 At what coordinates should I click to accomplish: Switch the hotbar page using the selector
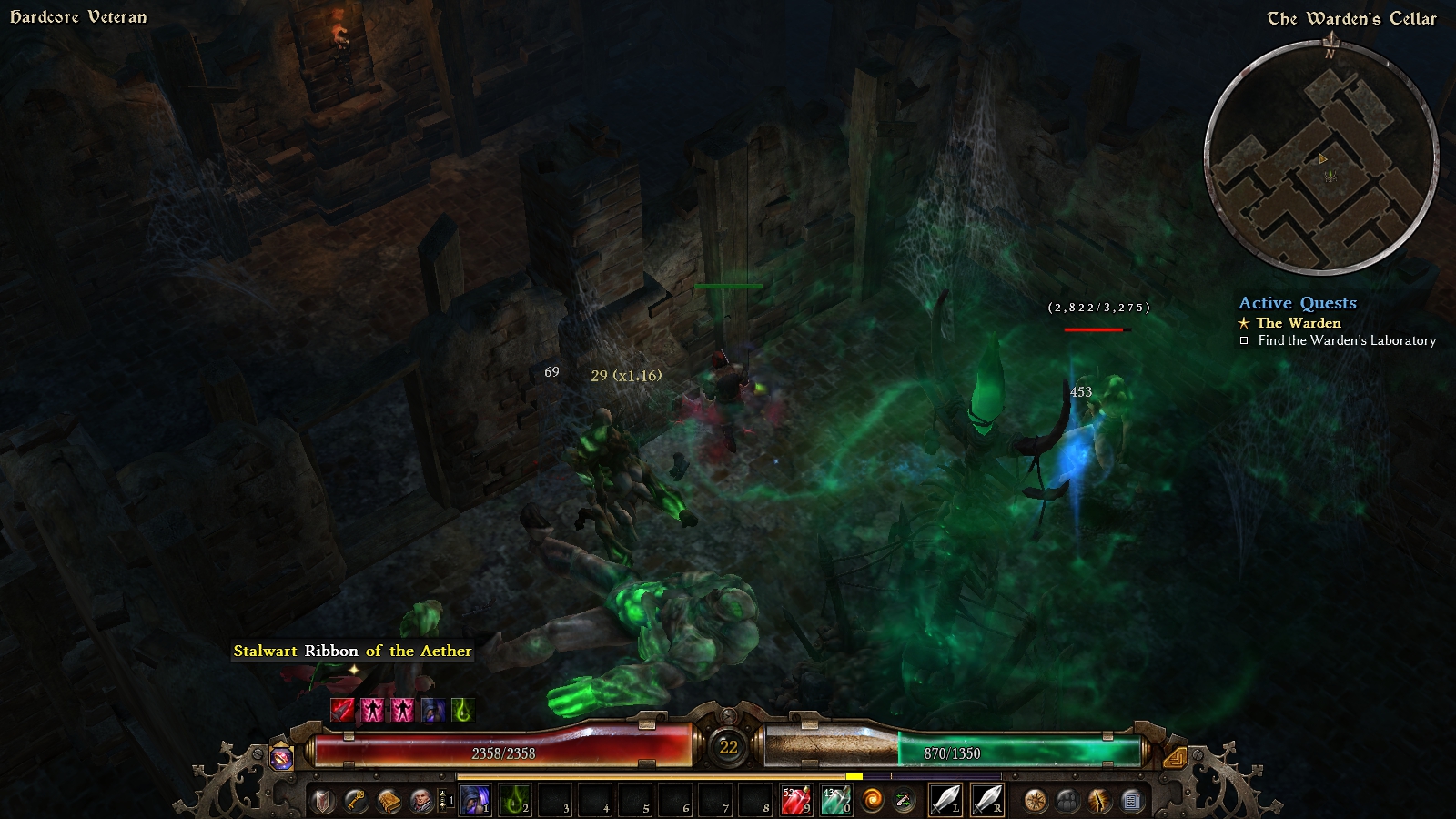pos(446,801)
